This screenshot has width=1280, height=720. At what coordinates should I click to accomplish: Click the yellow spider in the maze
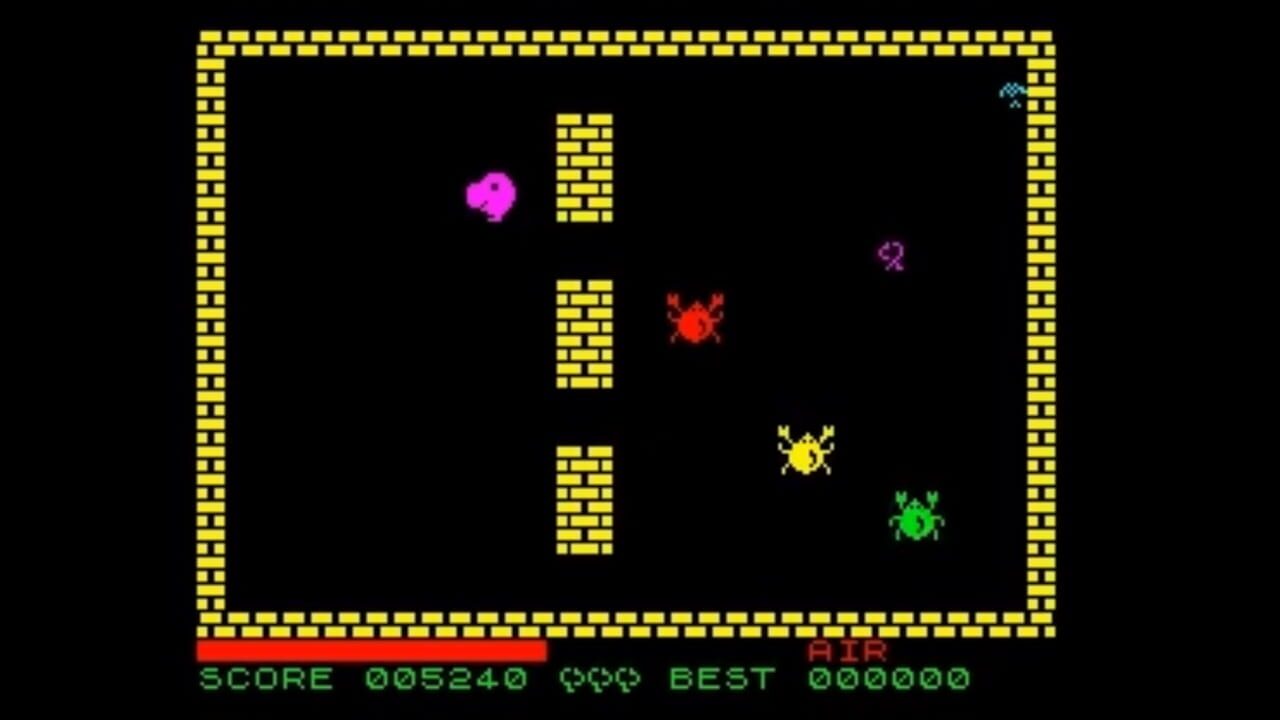click(x=805, y=453)
